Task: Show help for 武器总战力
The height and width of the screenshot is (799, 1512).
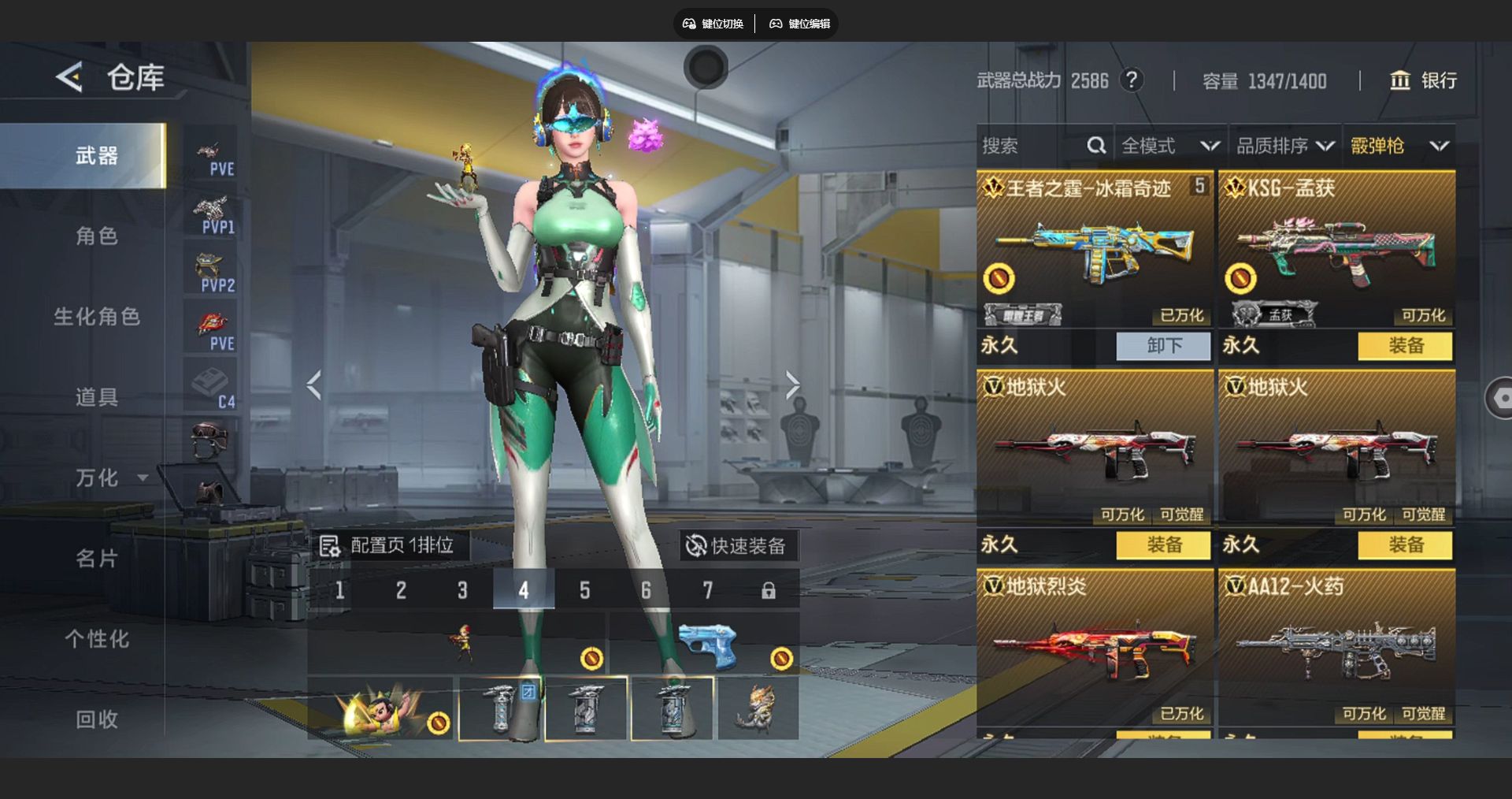Action: click(1132, 80)
